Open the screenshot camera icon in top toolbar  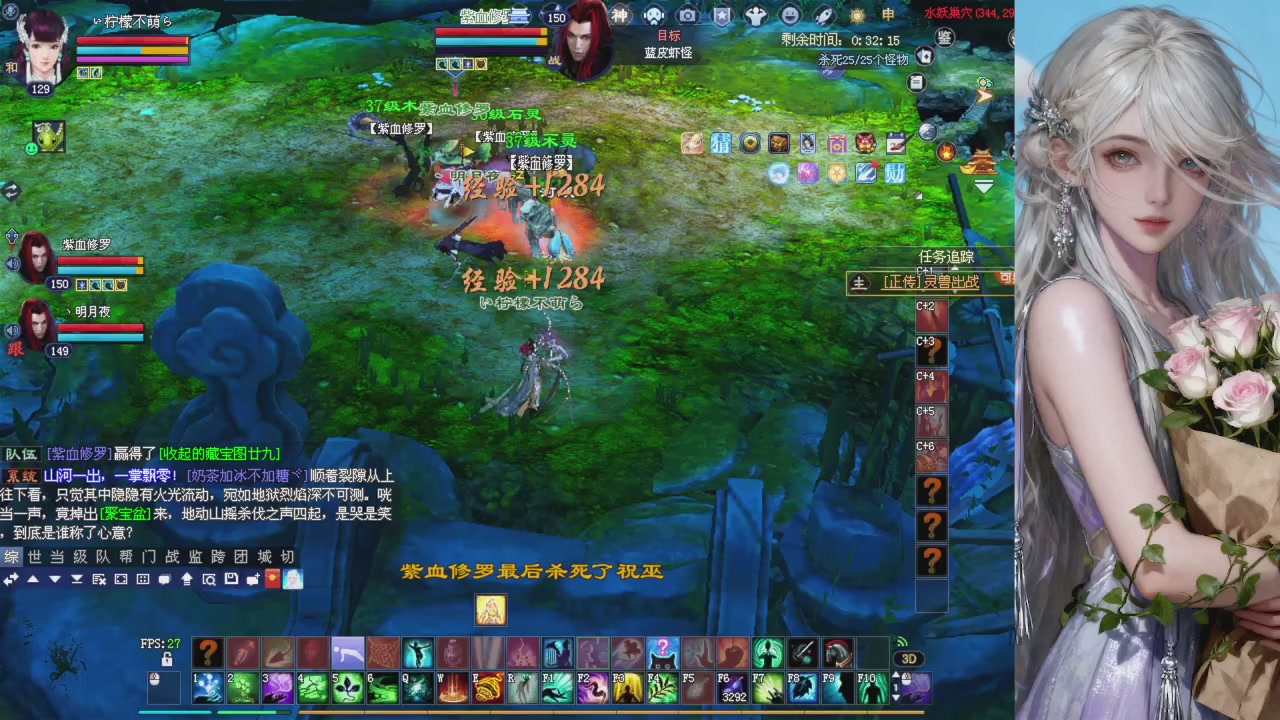pos(687,15)
